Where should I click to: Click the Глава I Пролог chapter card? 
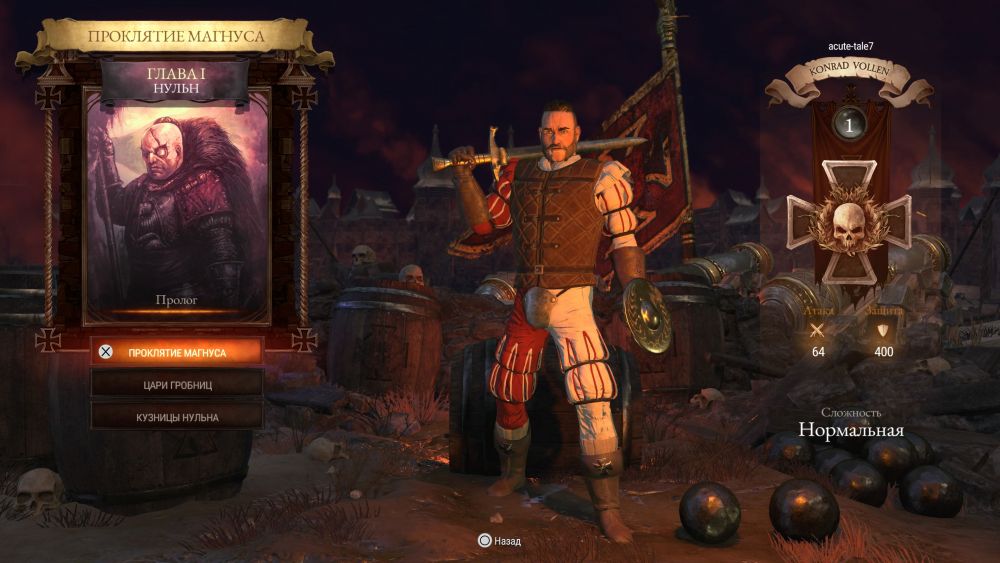(x=177, y=205)
